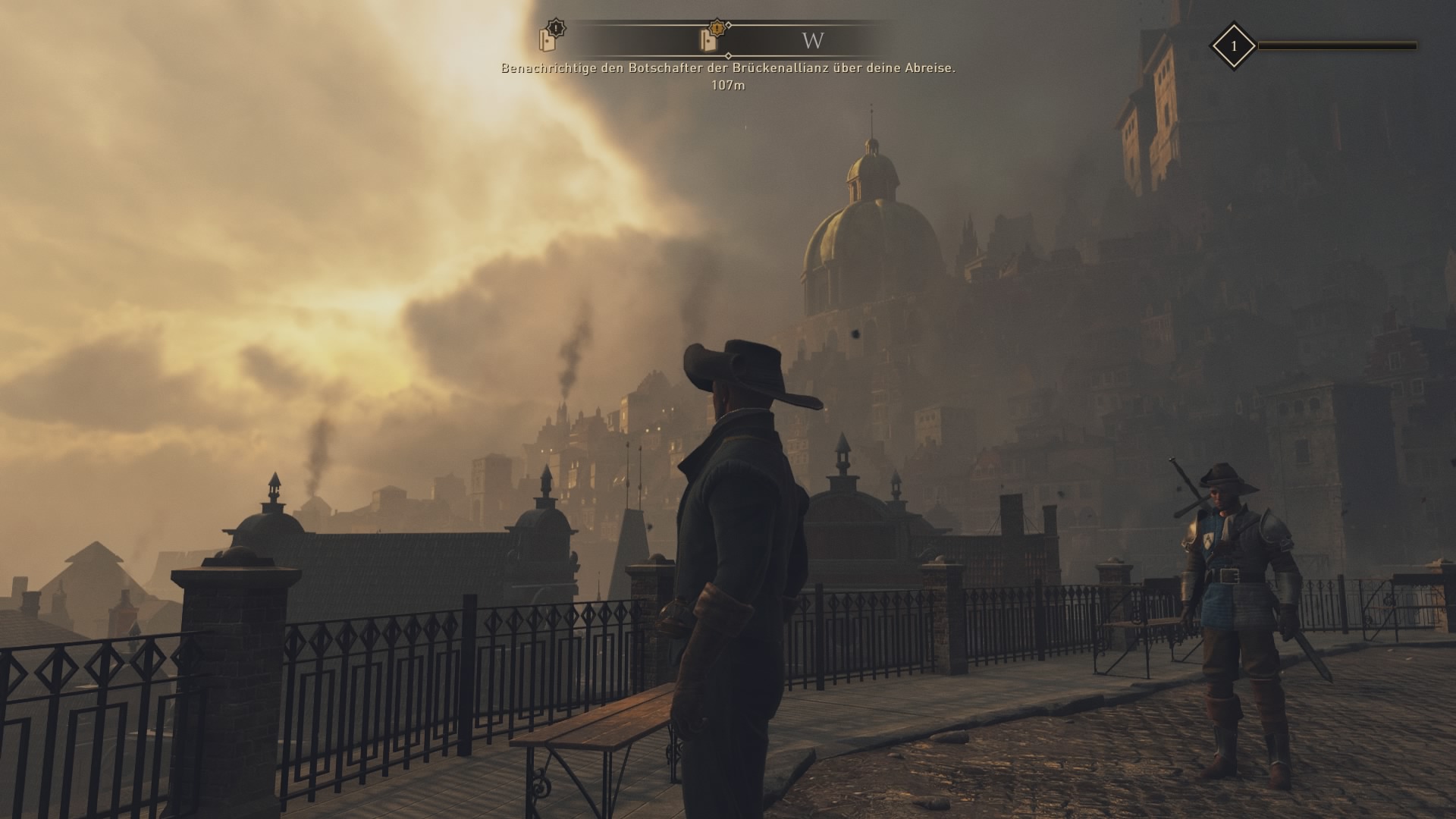This screenshot has width=1456, height=819.
Task: Click the Brückenallianz objective tracker text
Action: click(x=727, y=68)
